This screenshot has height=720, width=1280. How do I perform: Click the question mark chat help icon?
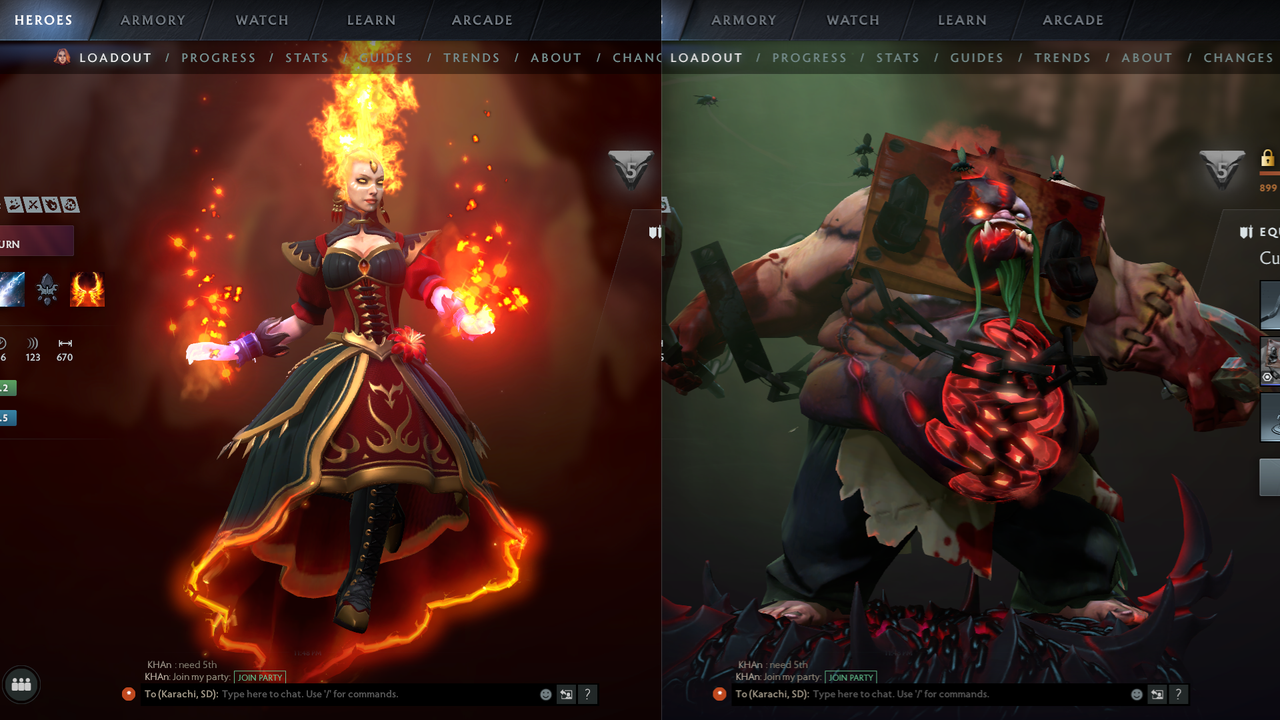coord(587,694)
